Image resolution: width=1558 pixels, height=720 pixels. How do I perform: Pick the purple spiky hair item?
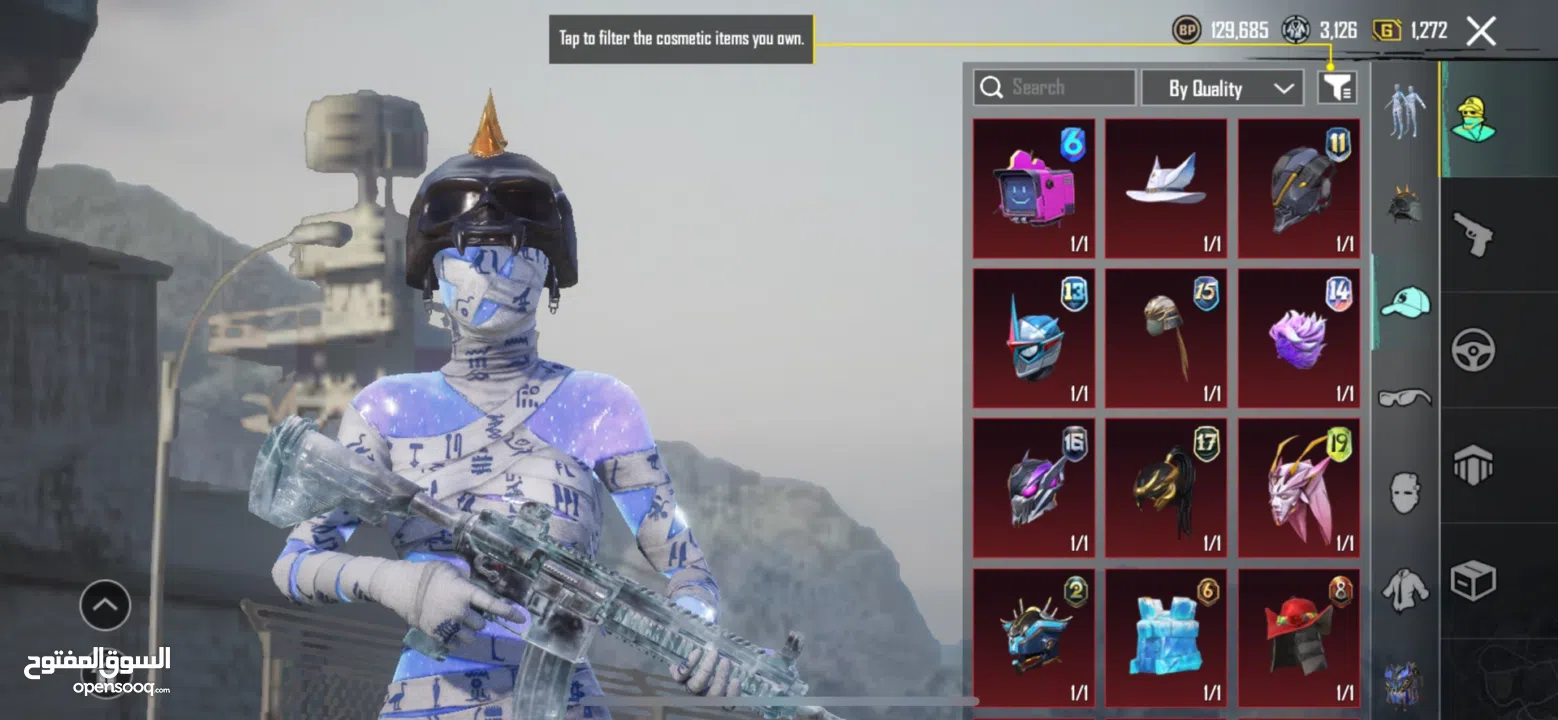tap(1298, 338)
